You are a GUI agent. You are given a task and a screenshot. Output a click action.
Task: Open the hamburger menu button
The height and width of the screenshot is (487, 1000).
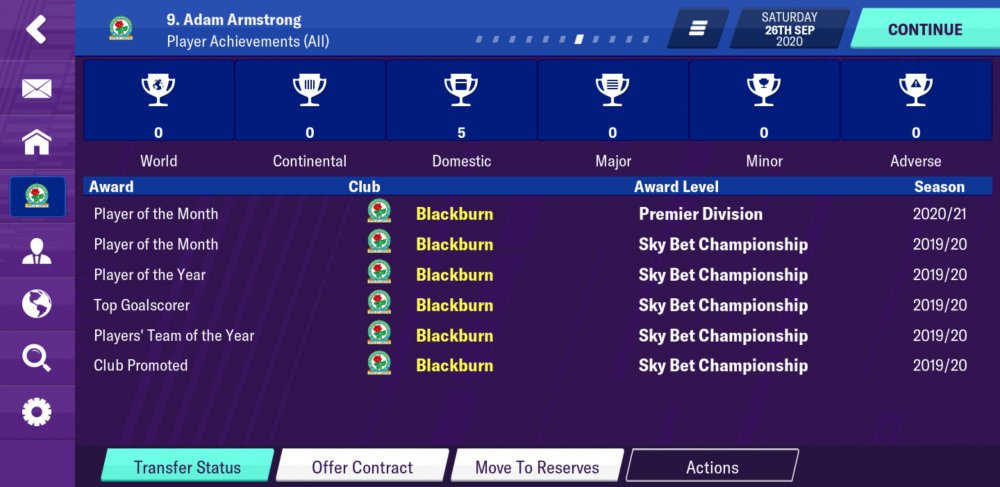click(x=697, y=29)
